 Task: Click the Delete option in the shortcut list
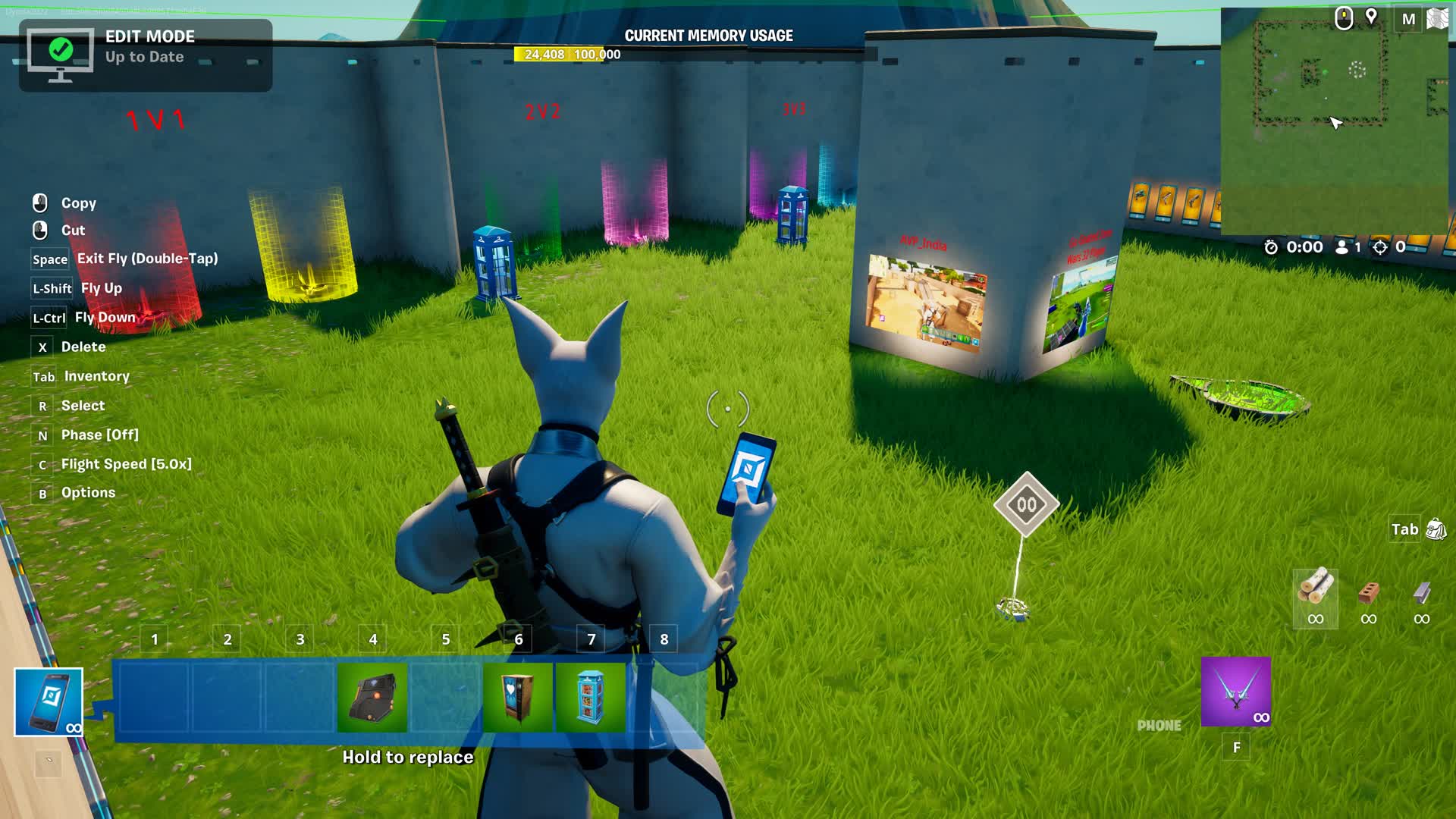coord(84,347)
